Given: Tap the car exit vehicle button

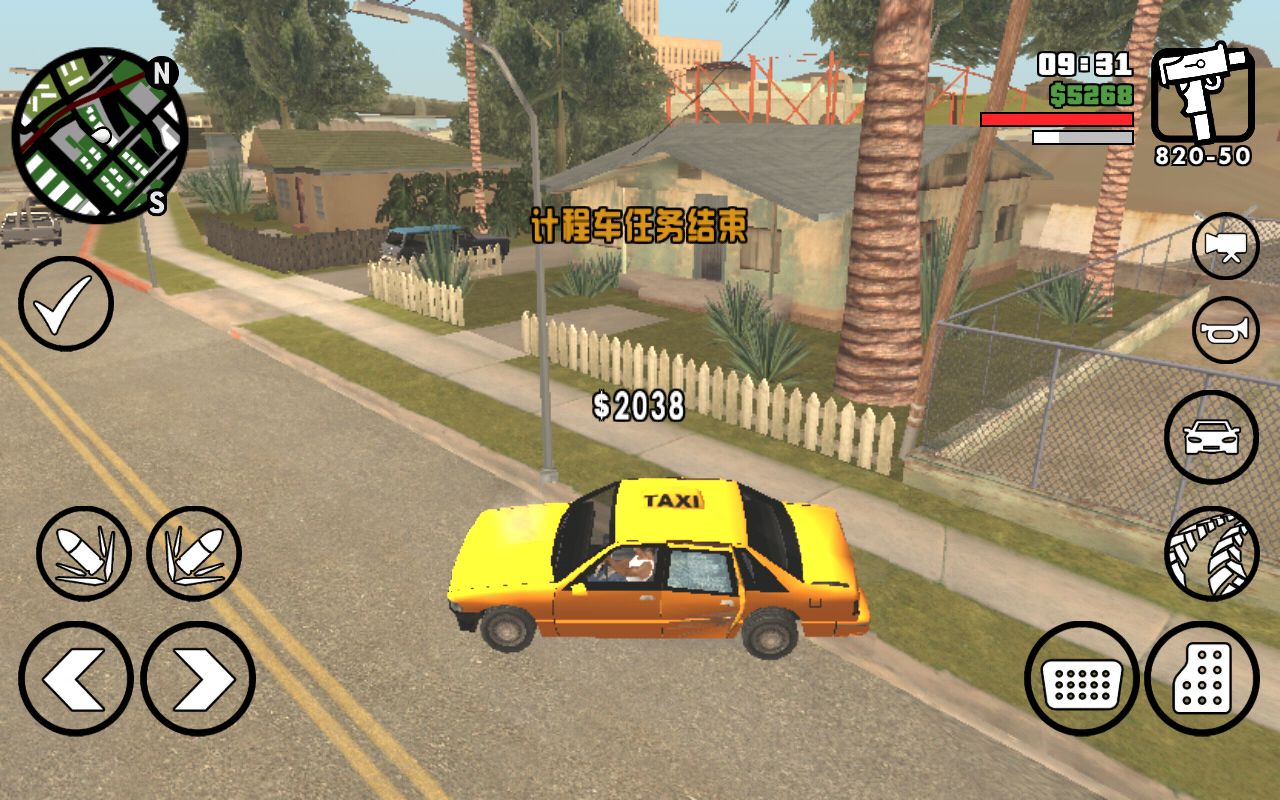Looking at the screenshot, I should coord(1211,437).
